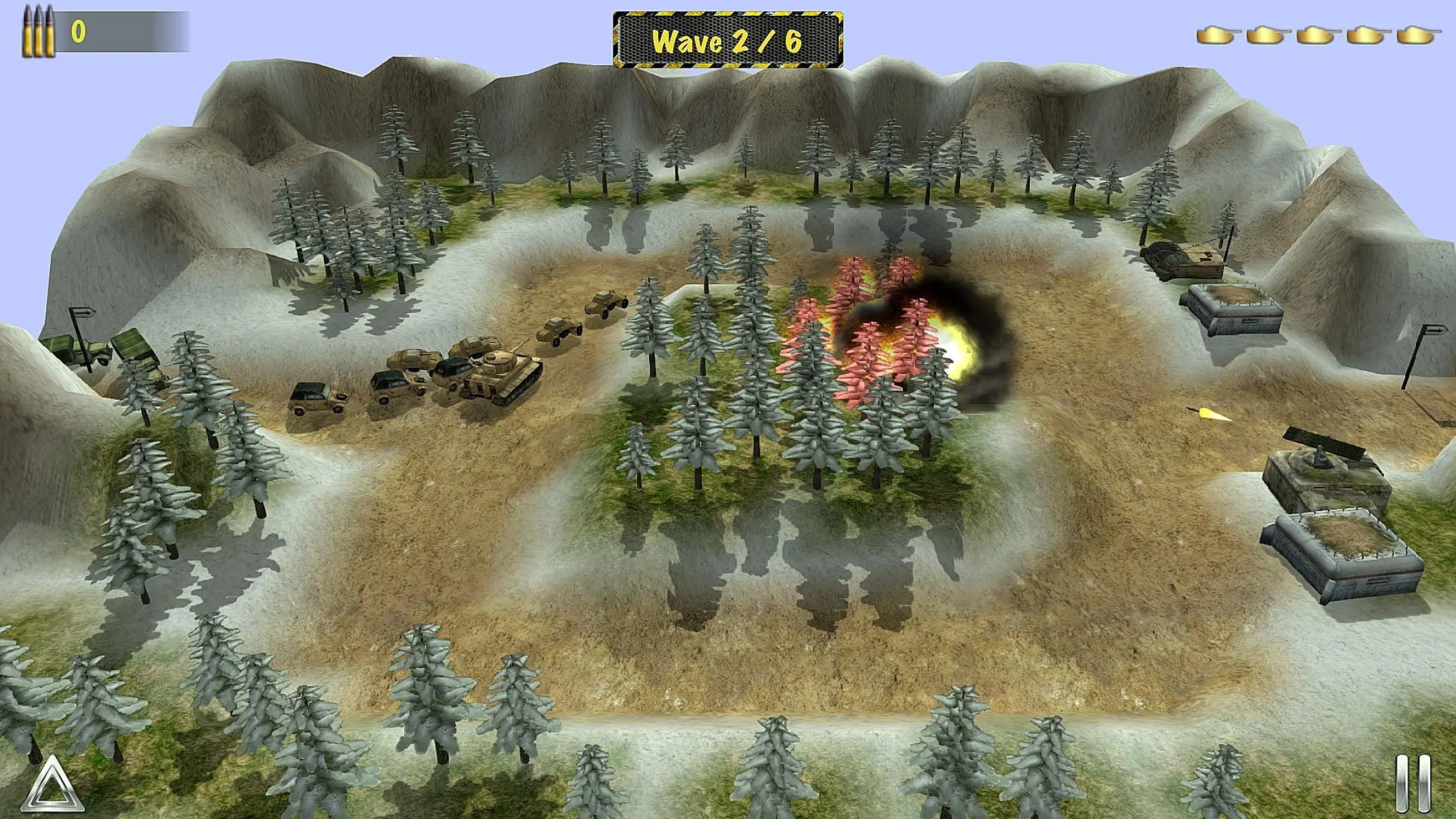This screenshot has height=819, width=1456.
Task: Tap the silver triangle button
Action: [x=53, y=785]
